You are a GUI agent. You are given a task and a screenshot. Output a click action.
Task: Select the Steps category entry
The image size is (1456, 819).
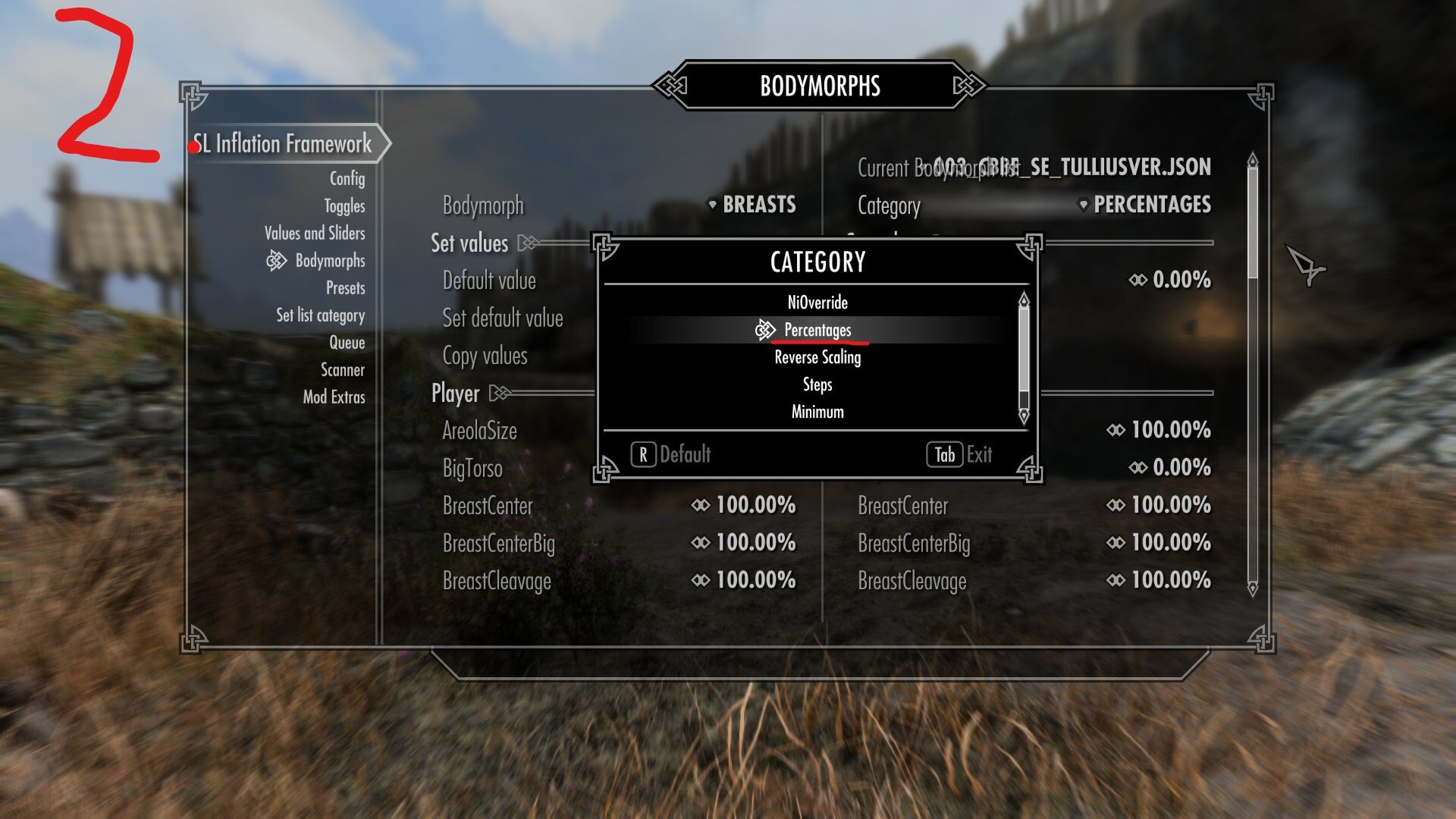(817, 384)
